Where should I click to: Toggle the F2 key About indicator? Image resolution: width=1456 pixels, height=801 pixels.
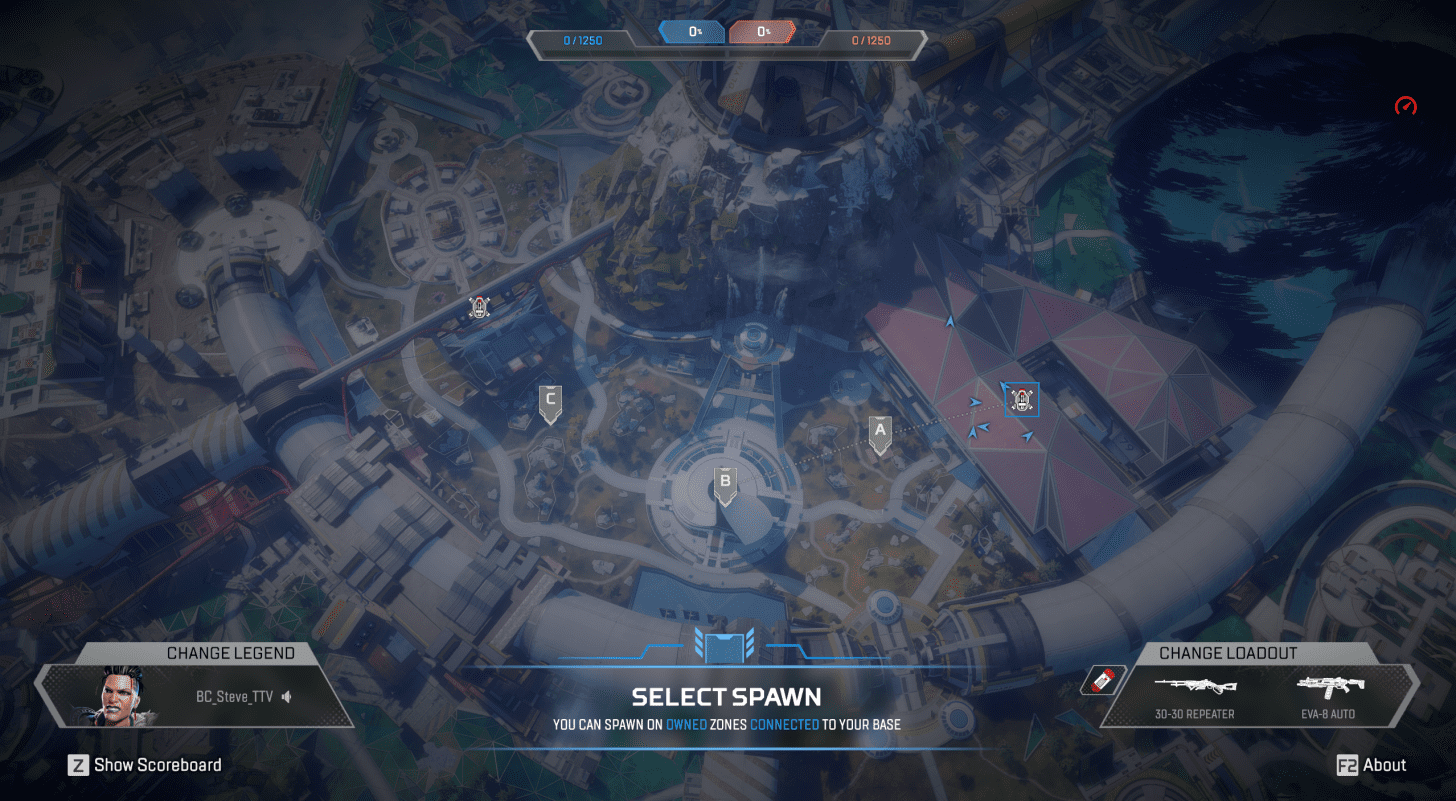[x=1350, y=765]
